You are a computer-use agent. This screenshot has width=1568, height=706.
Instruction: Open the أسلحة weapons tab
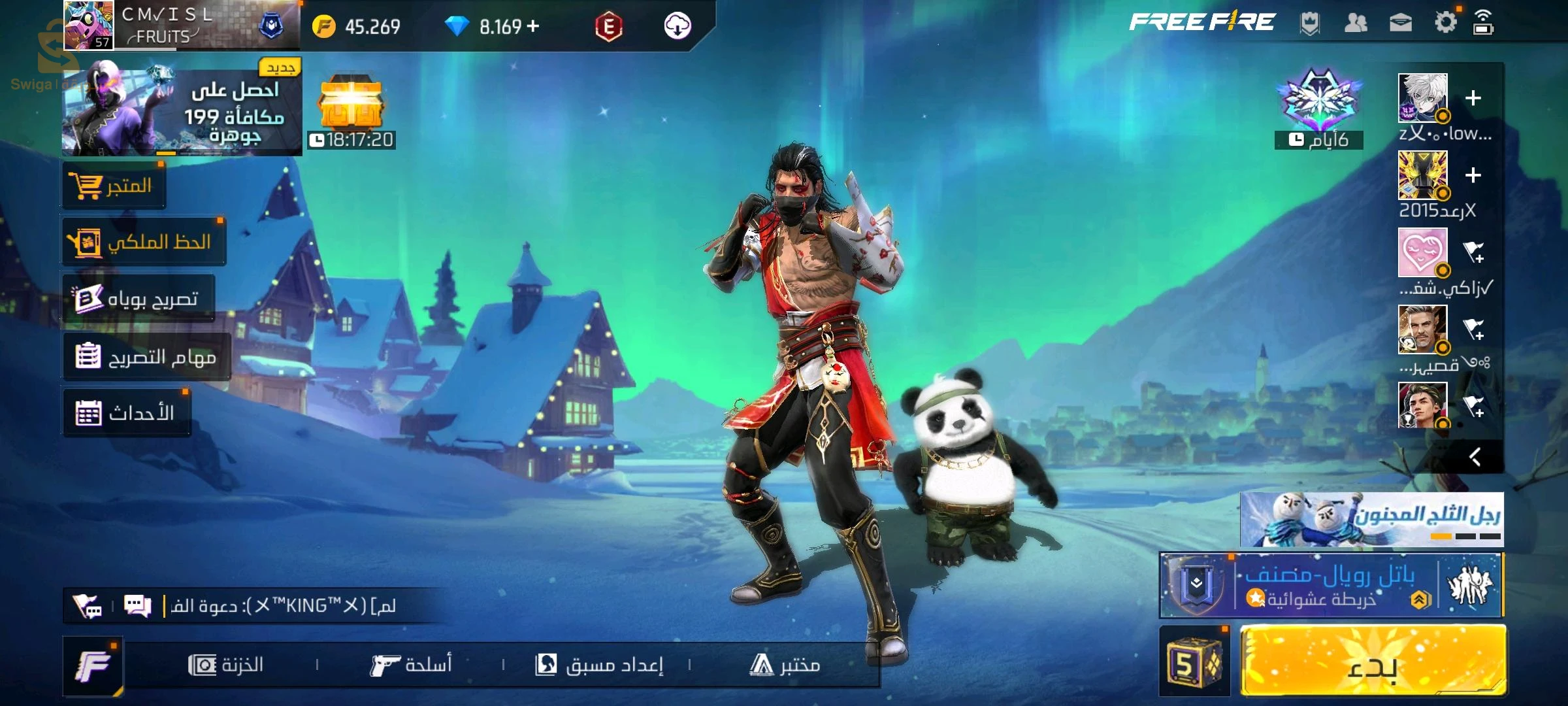click(x=411, y=665)
